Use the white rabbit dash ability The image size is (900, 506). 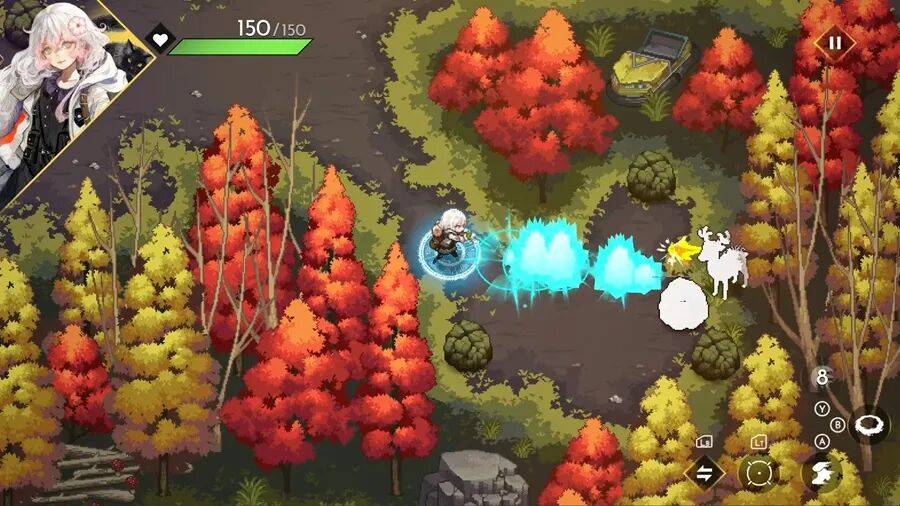[822, 472]
